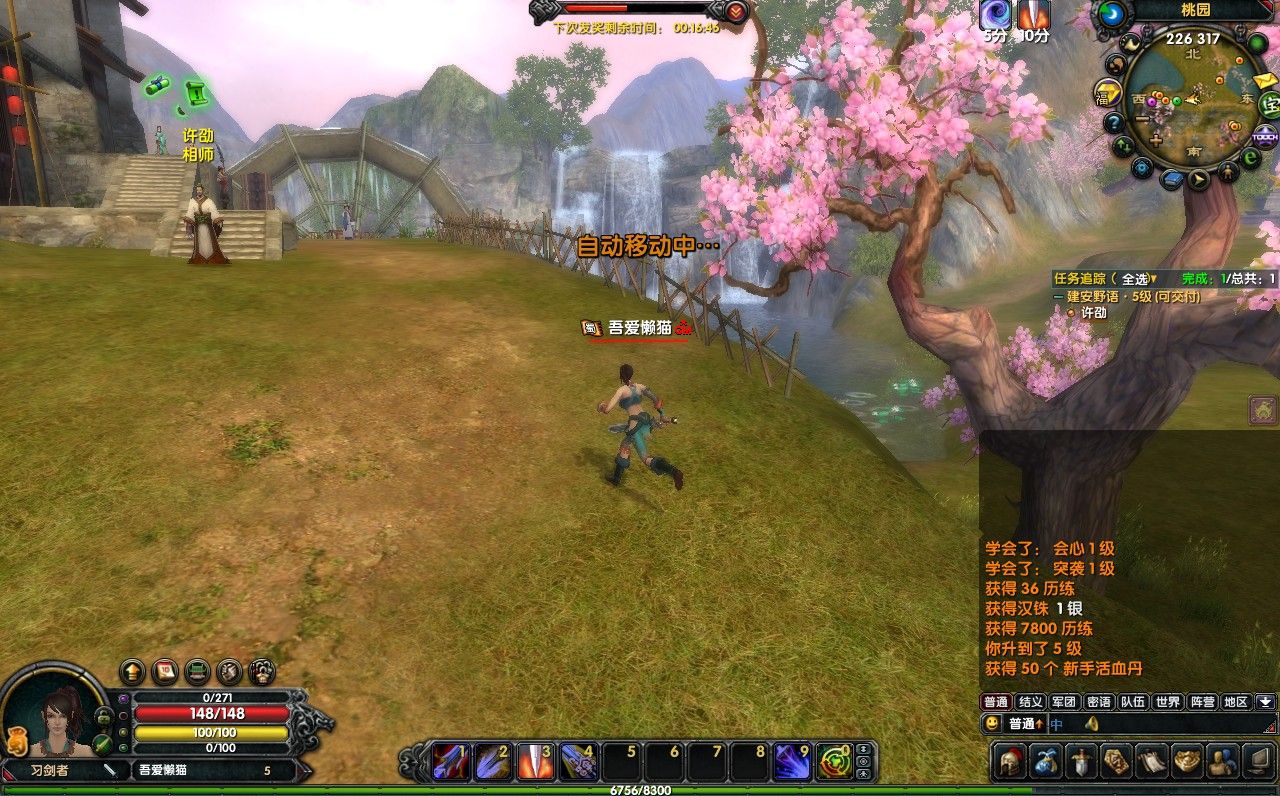Use the purple slash skill in slot 9
The width and height of the screenshot is (1280, 796).
(792, 762)
